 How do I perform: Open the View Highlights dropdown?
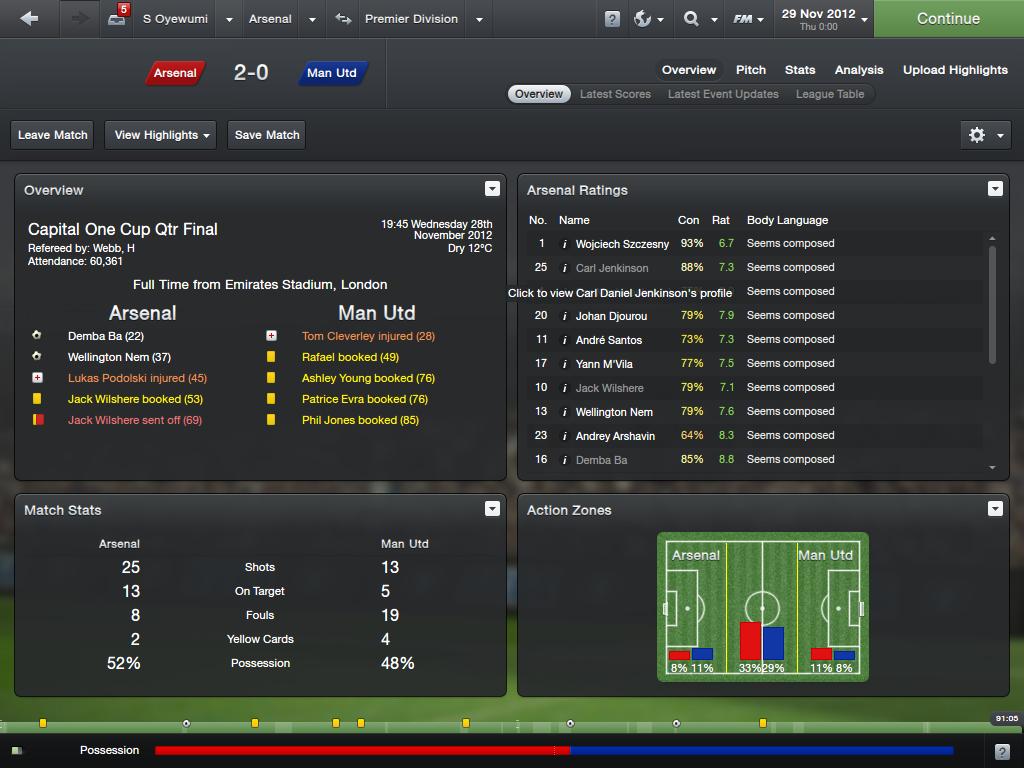tap(162, 135)
